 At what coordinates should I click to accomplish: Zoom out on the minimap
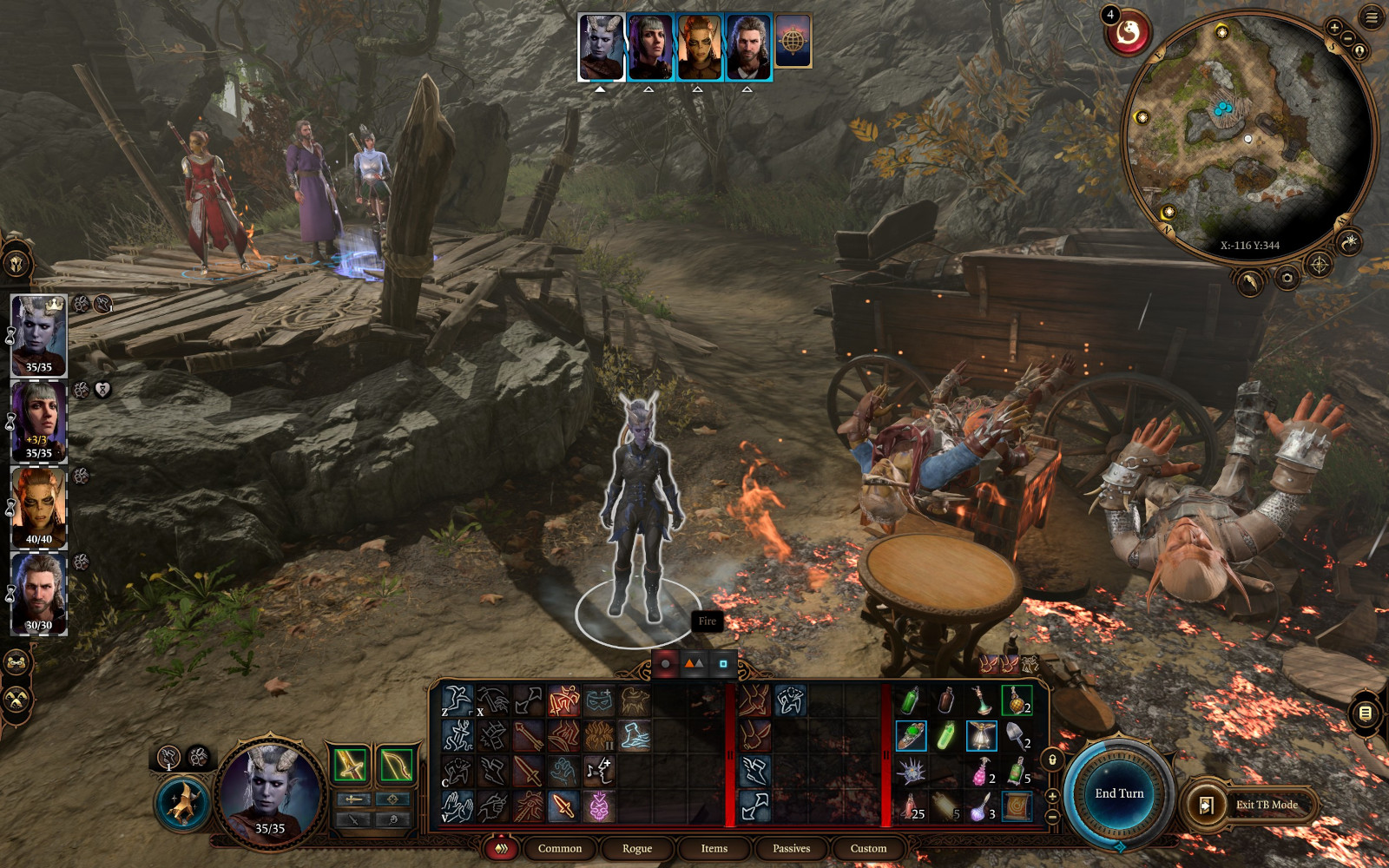click(1347, 39)
